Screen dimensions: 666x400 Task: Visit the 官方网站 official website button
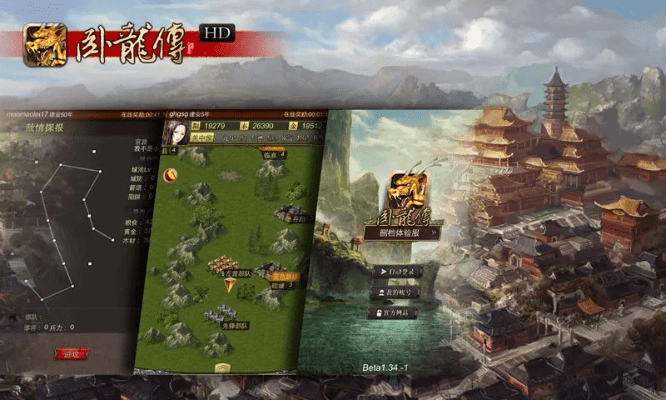pyautogui.click(x=394, y=312)
